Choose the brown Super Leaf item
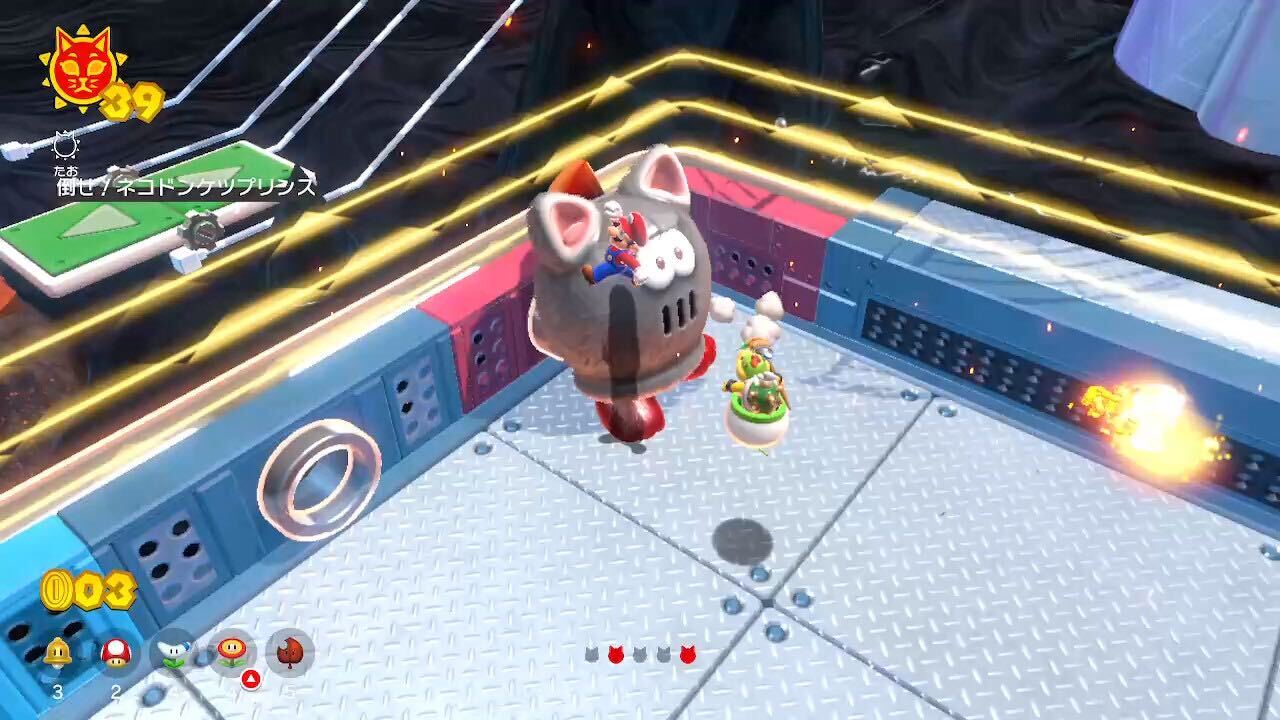 pos(289,652)
